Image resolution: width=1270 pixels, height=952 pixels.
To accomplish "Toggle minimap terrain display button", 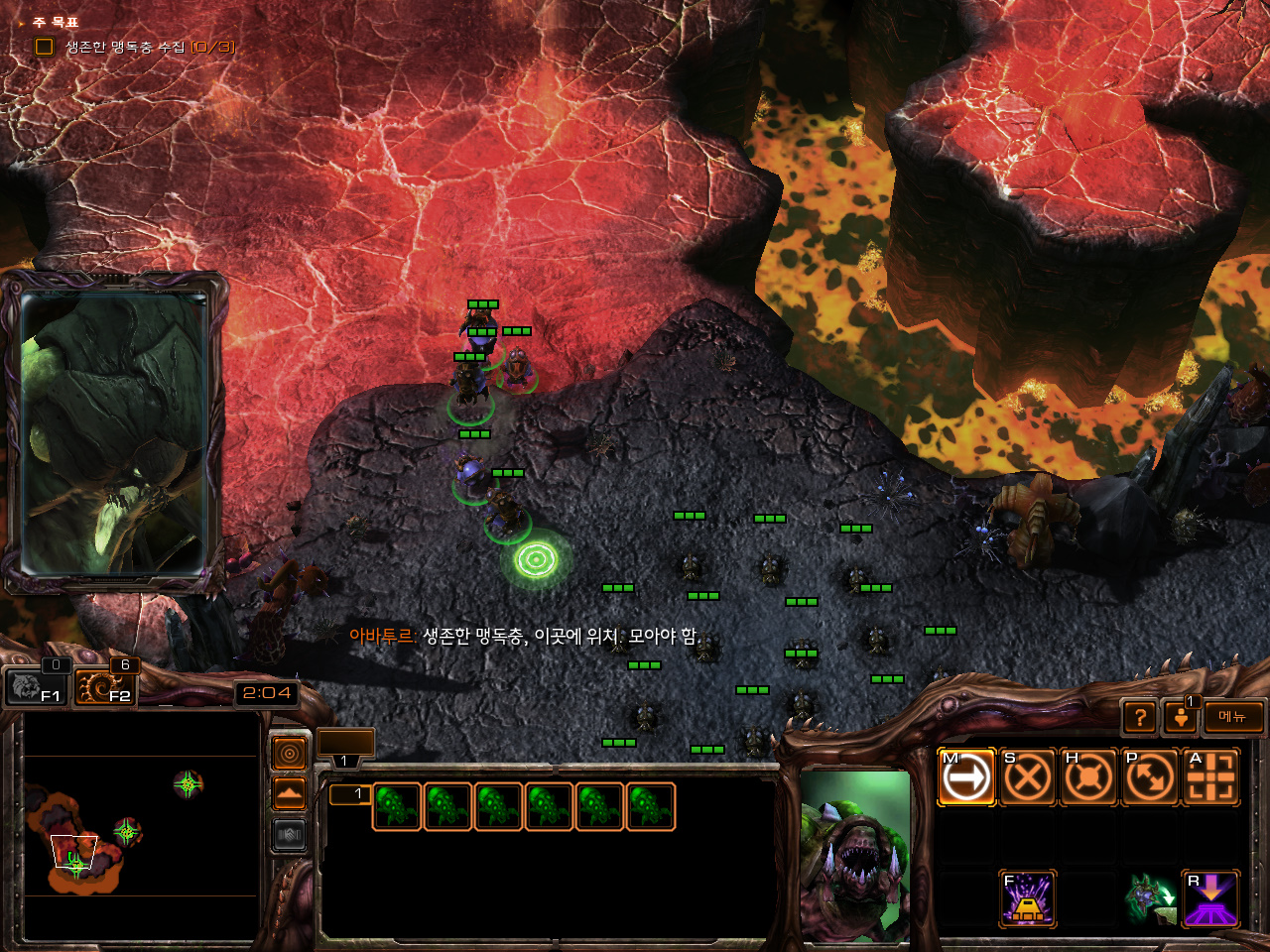I will tap(289, 793).
